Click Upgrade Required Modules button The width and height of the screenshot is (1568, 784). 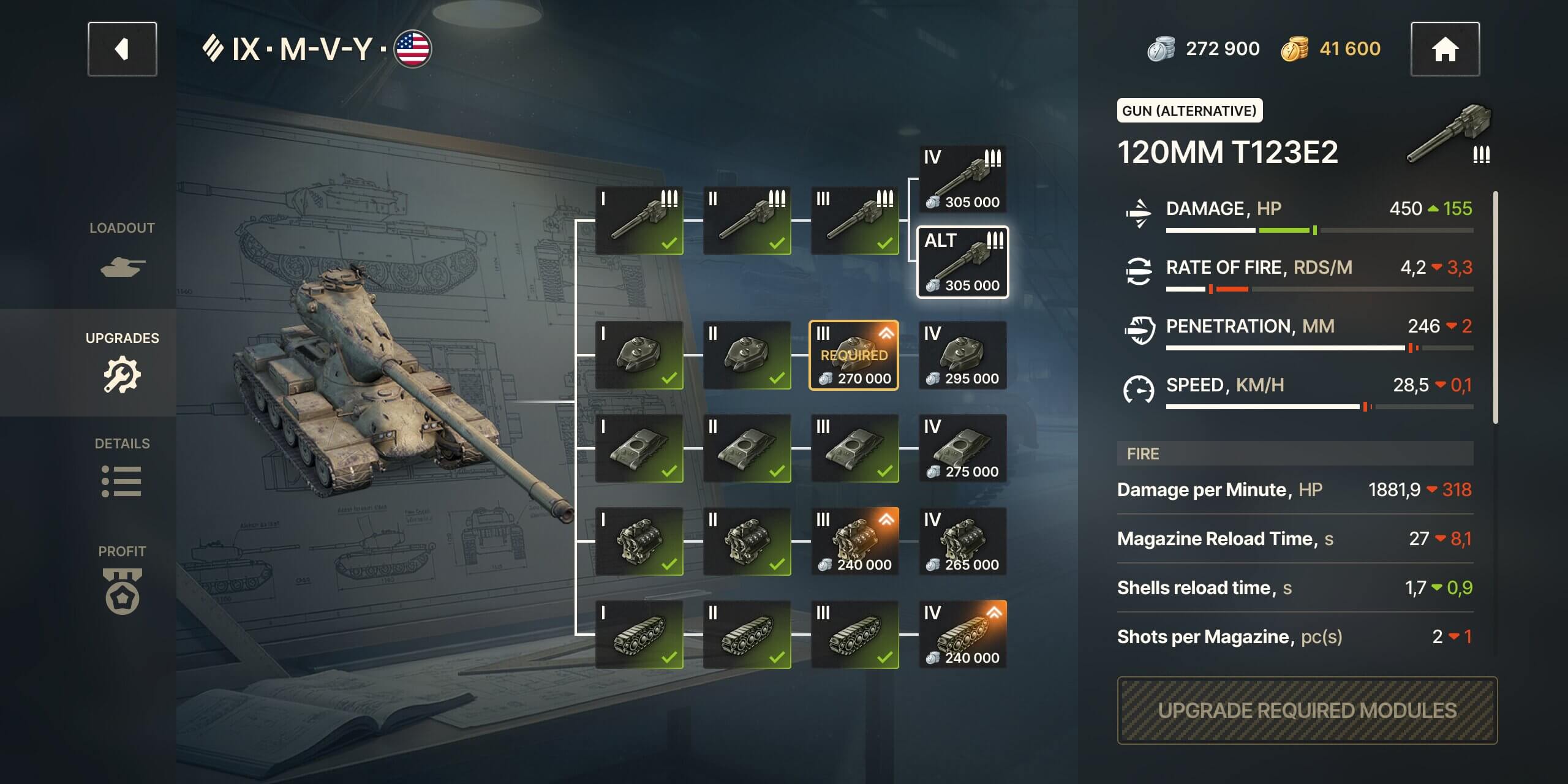(x=1307, y=710)
